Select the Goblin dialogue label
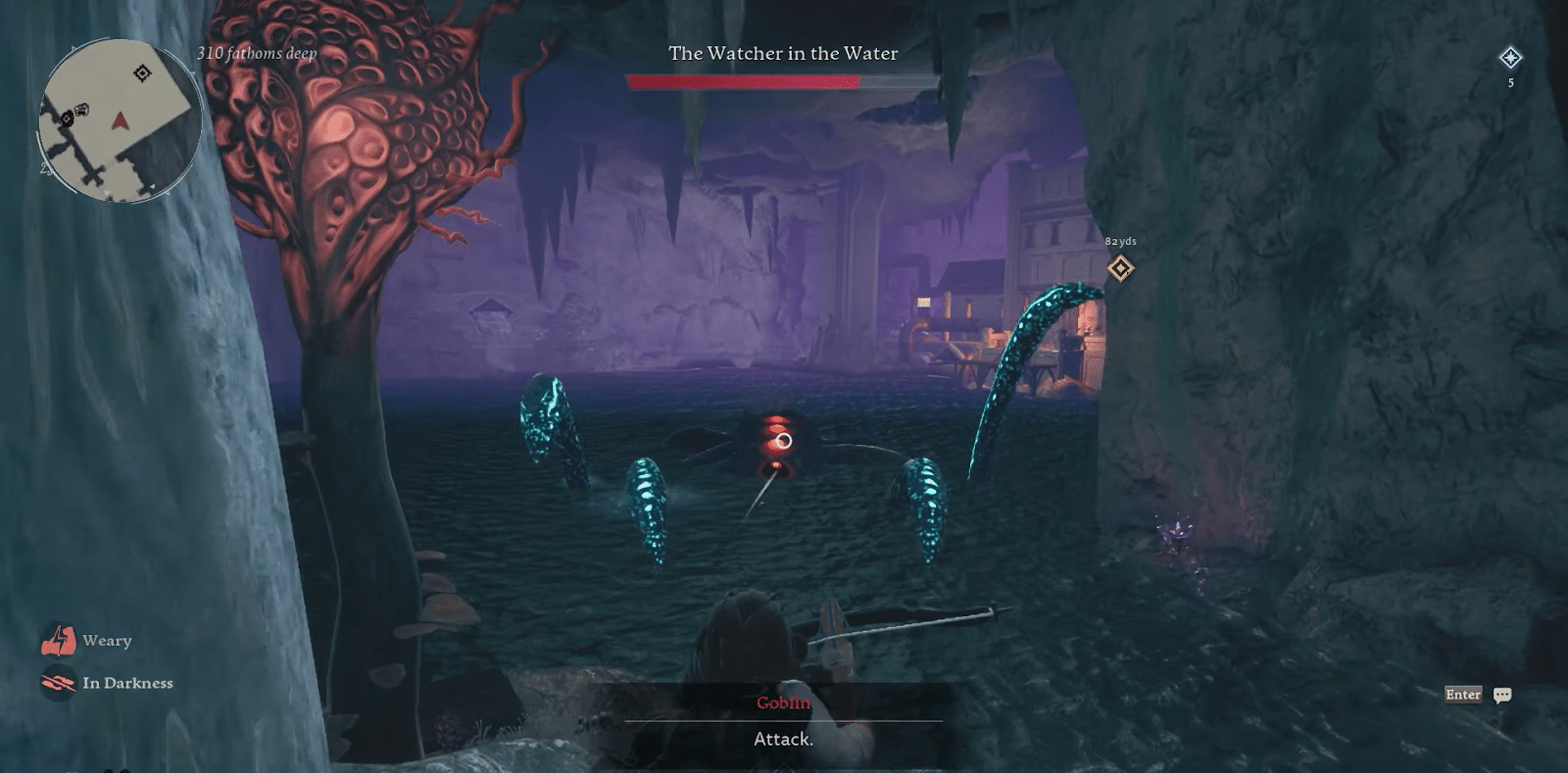1568x773 pixels. [x=782, y=701]
